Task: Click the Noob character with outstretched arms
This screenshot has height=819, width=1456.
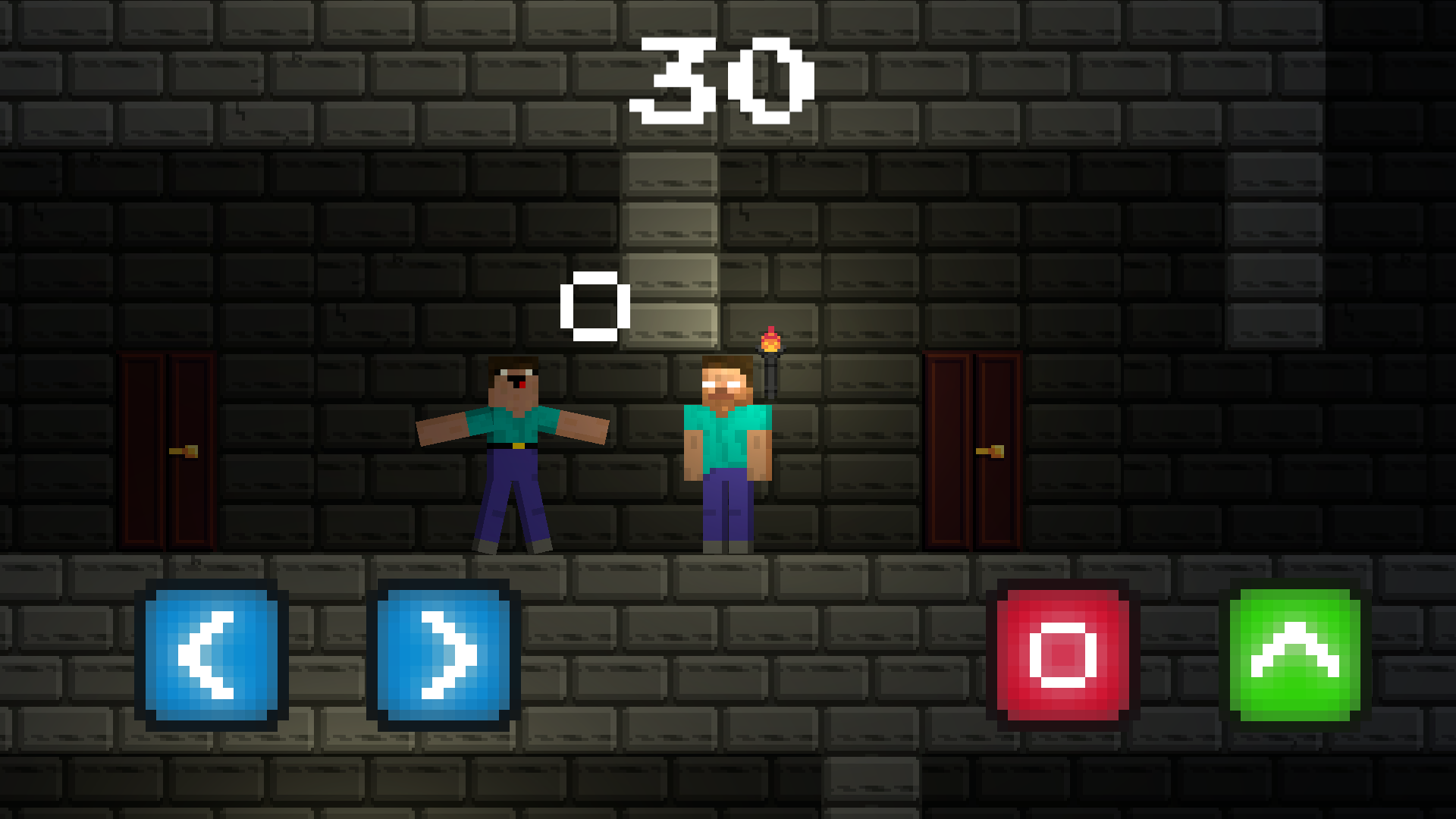Action: point(516,447)
